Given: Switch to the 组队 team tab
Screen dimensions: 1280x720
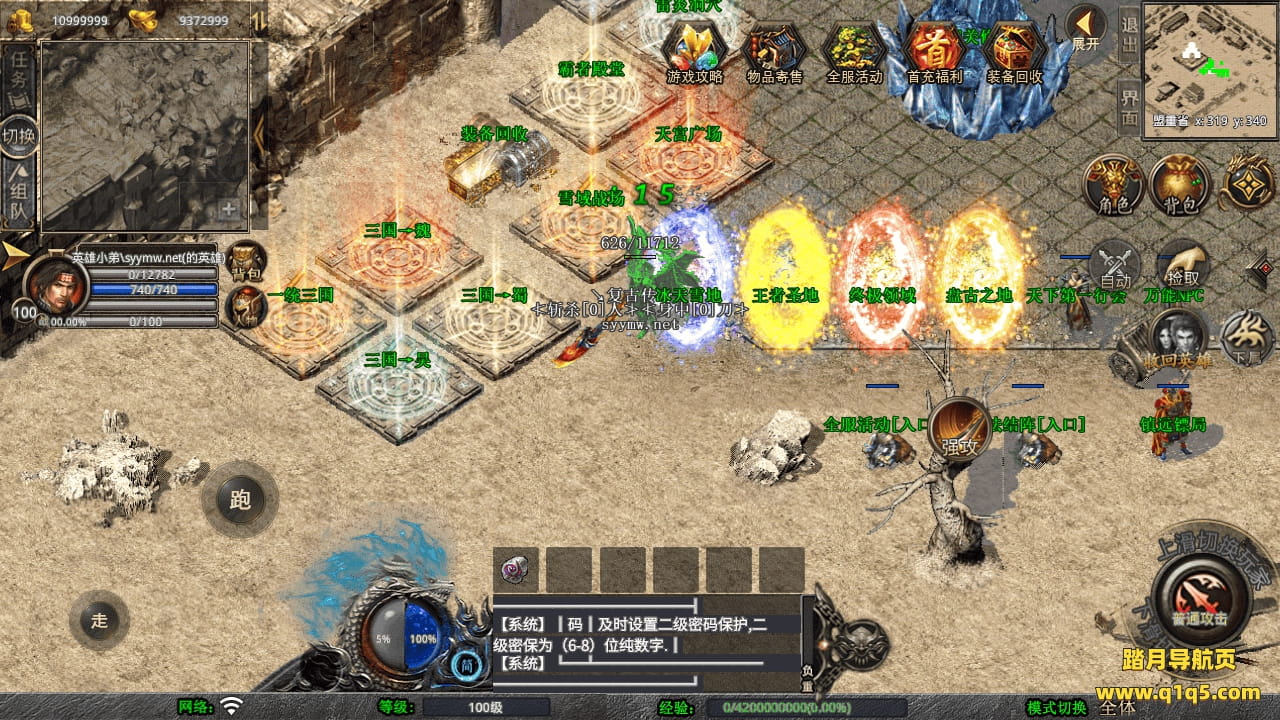Looking at the screenshot, I should (18, 196).
